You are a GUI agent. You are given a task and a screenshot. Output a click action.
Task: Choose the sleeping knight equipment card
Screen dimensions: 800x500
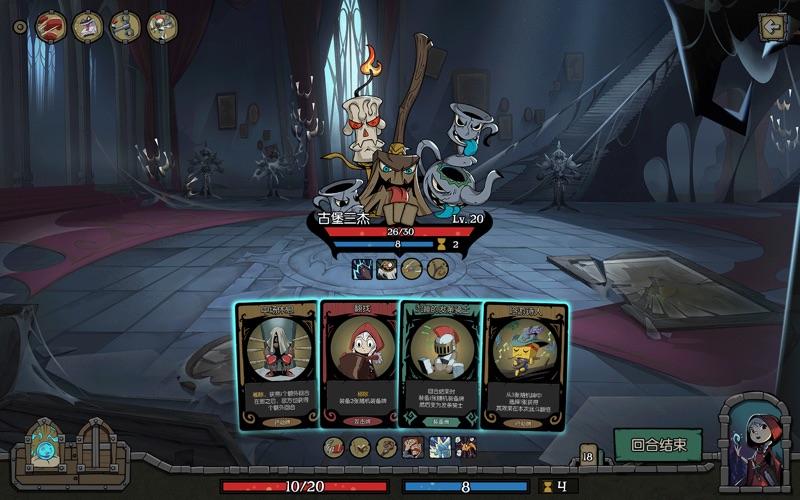click(441, 365)
